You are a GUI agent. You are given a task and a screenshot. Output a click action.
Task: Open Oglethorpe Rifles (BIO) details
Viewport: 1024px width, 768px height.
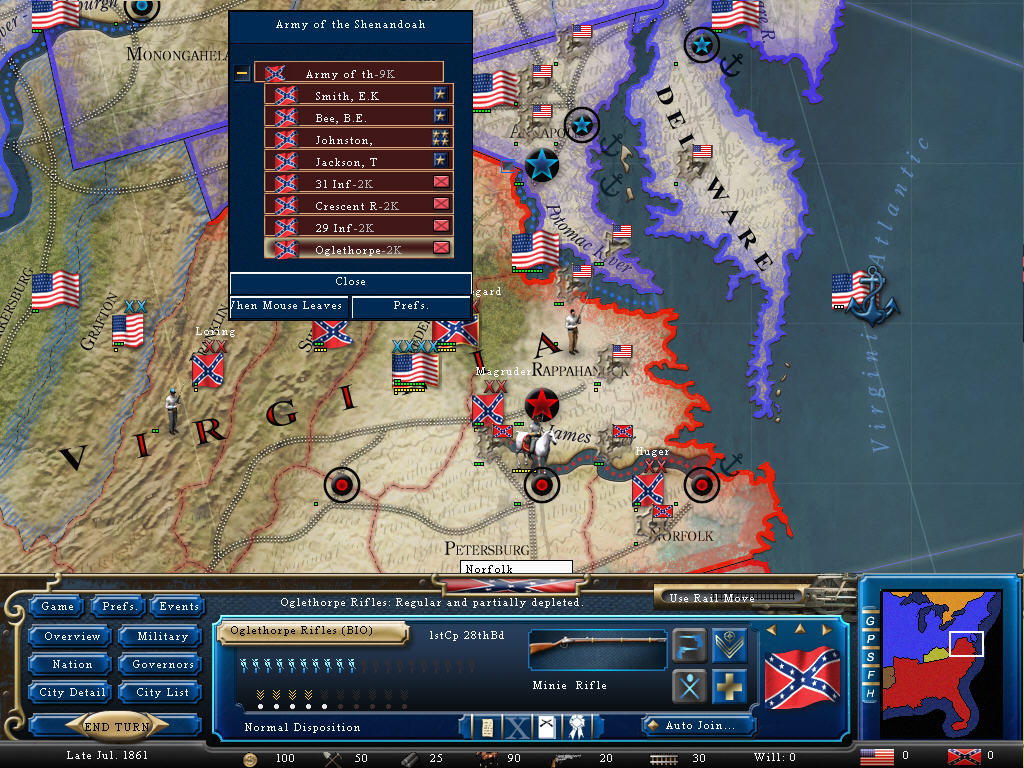point(314,631)
